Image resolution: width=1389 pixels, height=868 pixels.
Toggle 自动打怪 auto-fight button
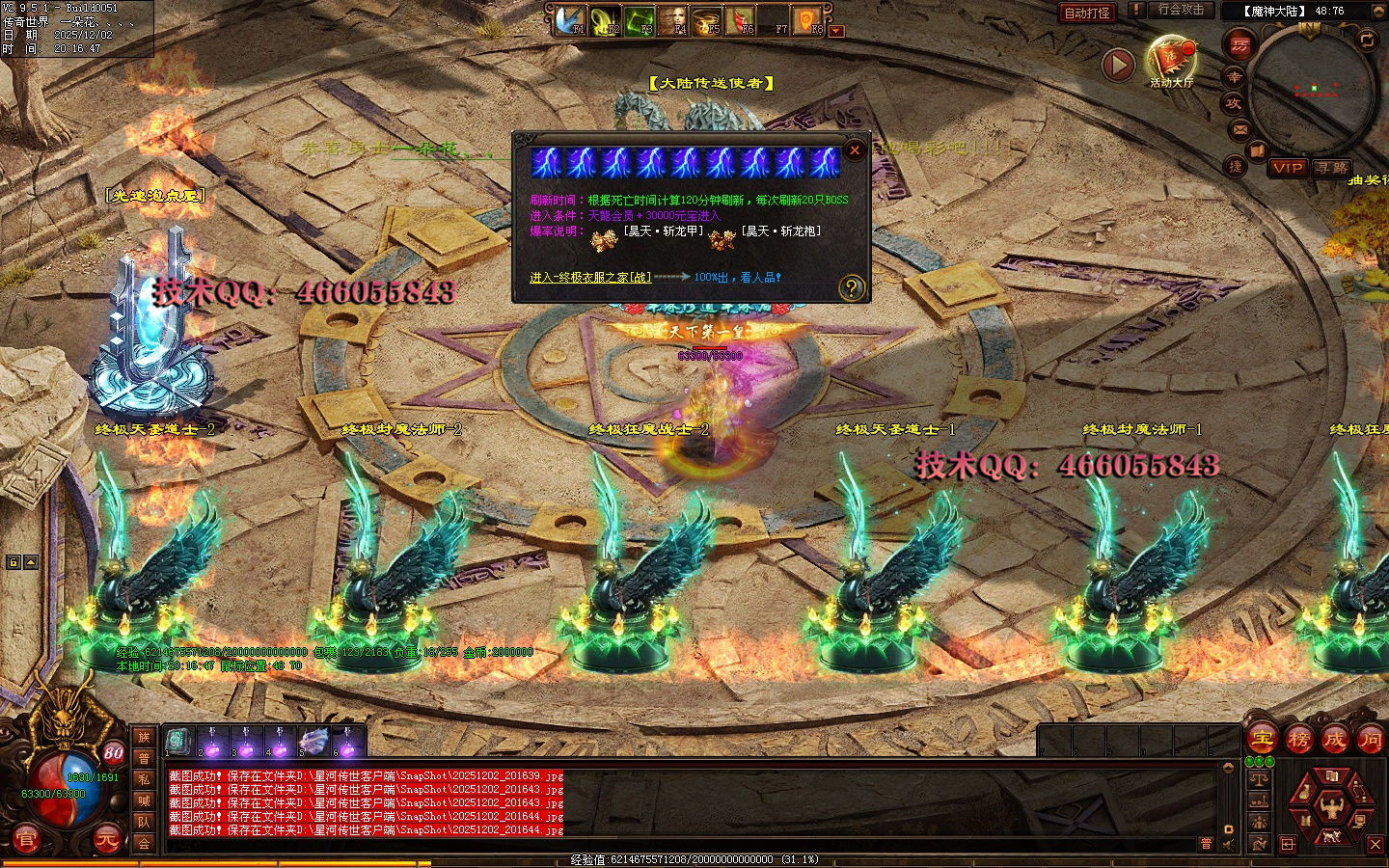click(1087, 13)
